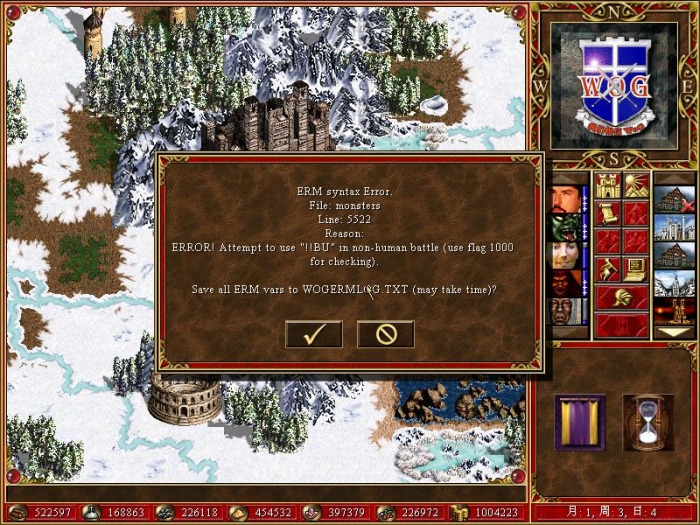Confirm saving ERM vars with the checkmark button

pyautogui.click(x=314, y=334)
